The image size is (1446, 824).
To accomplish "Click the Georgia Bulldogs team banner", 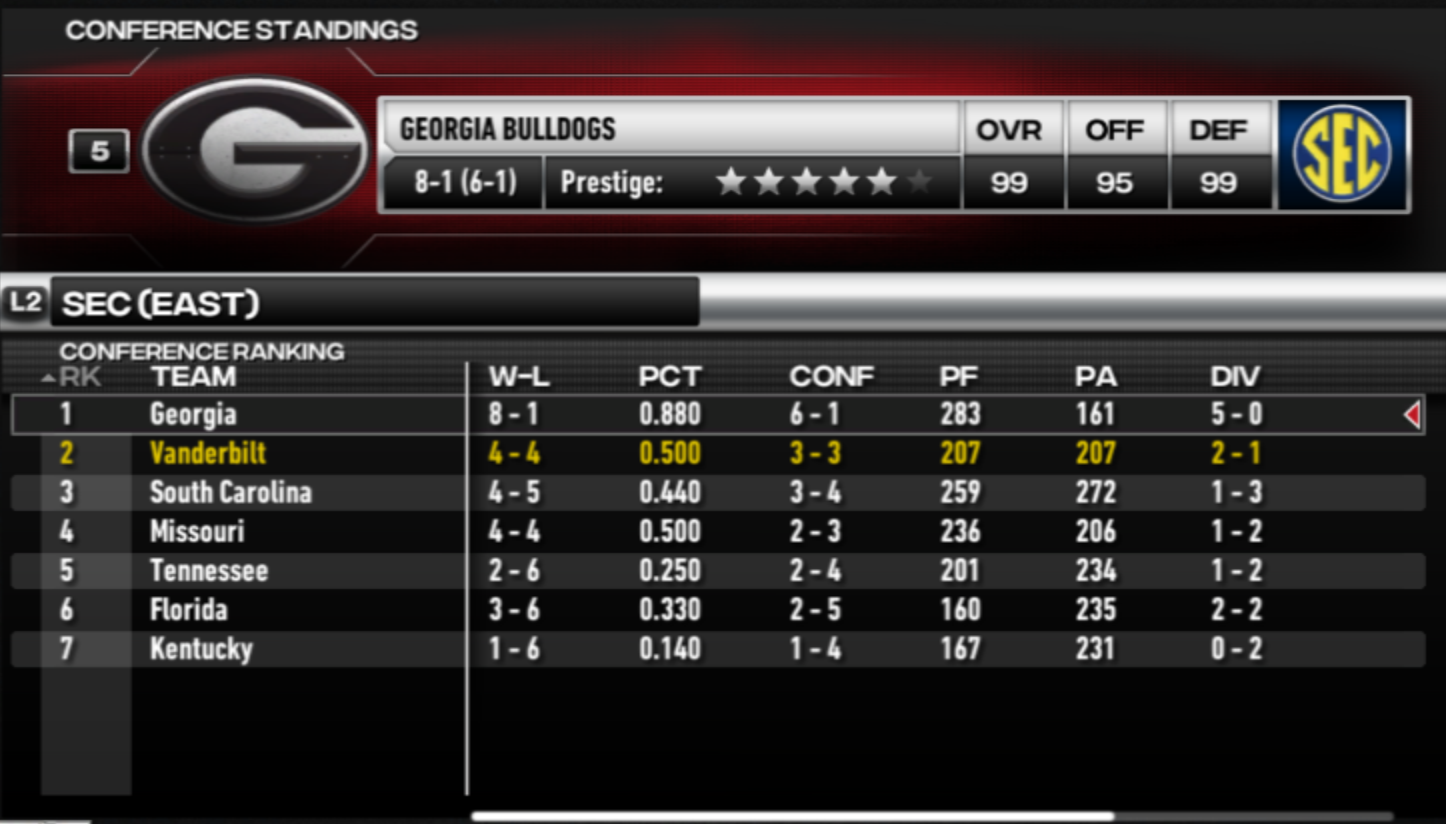I will point(668,129).
